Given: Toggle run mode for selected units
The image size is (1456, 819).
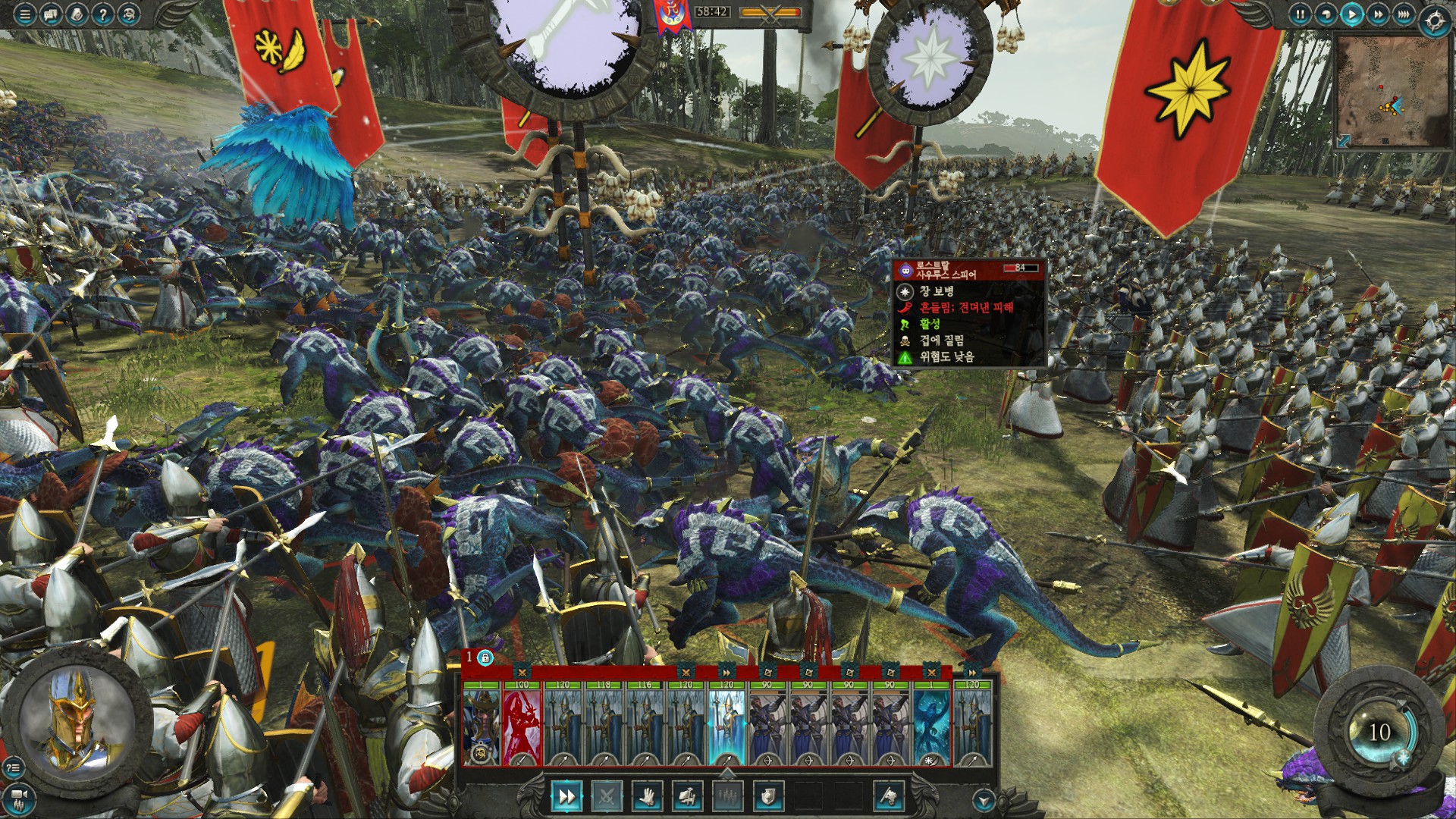Looking at the screenshot, I should [x=566, y=796].
